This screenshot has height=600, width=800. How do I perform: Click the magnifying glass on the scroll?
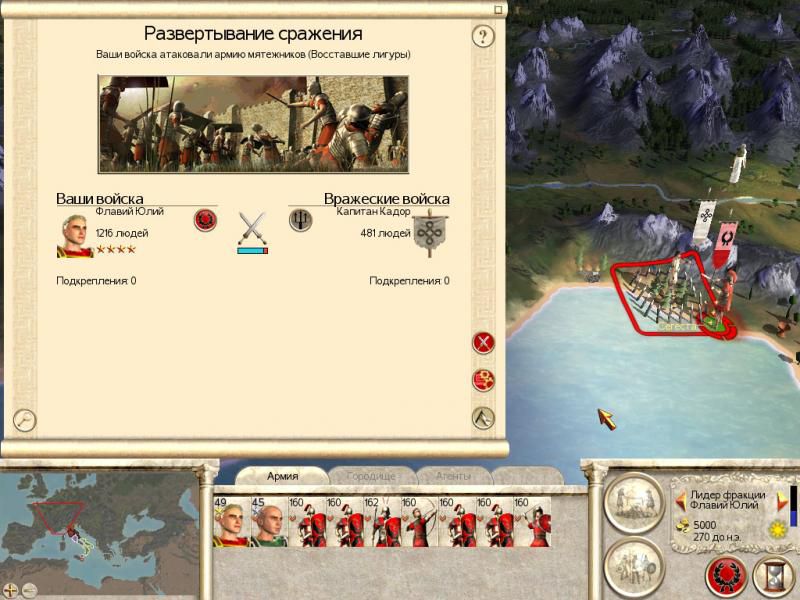click(x=24, y=420)
